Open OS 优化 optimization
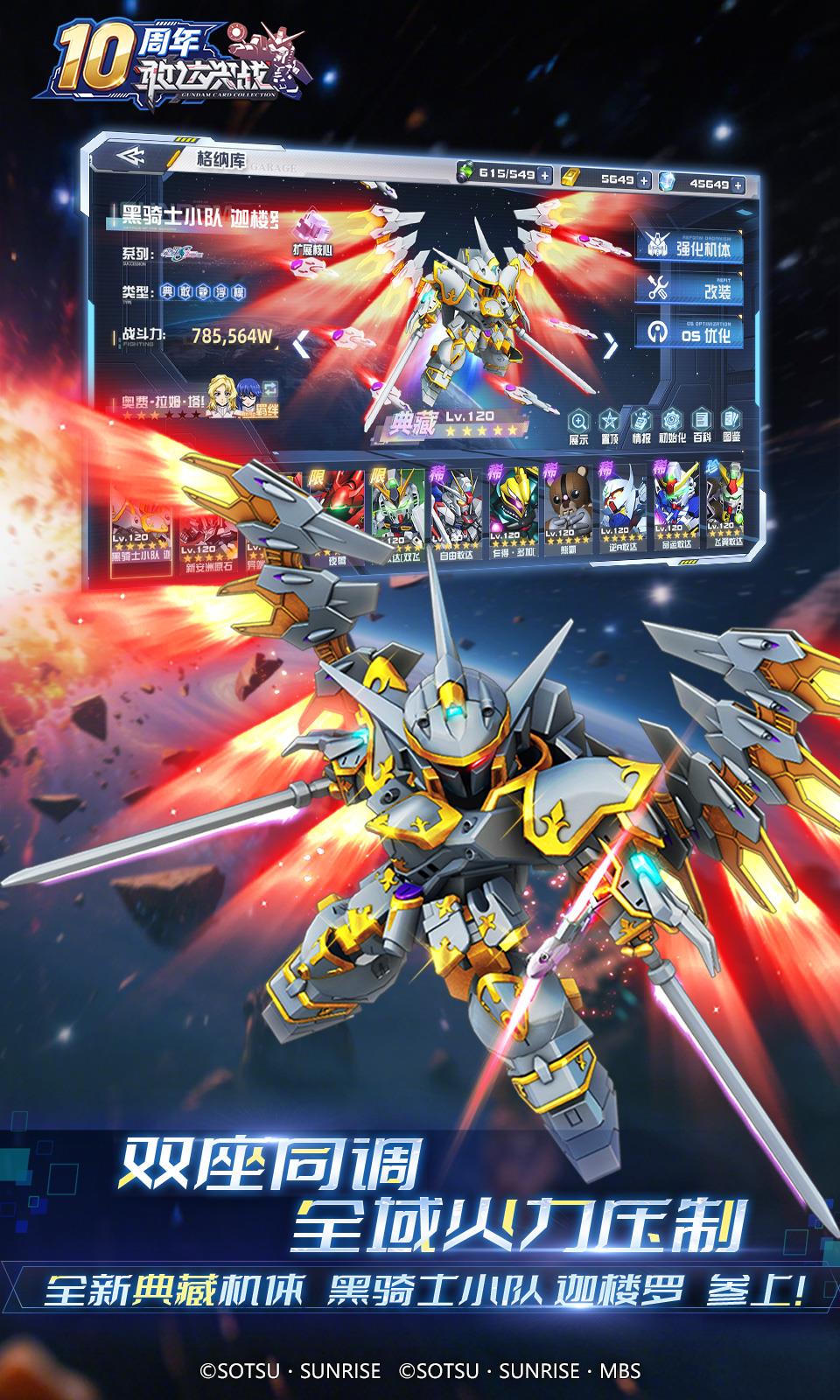The image size is (840, 1400). pos(691,332)
